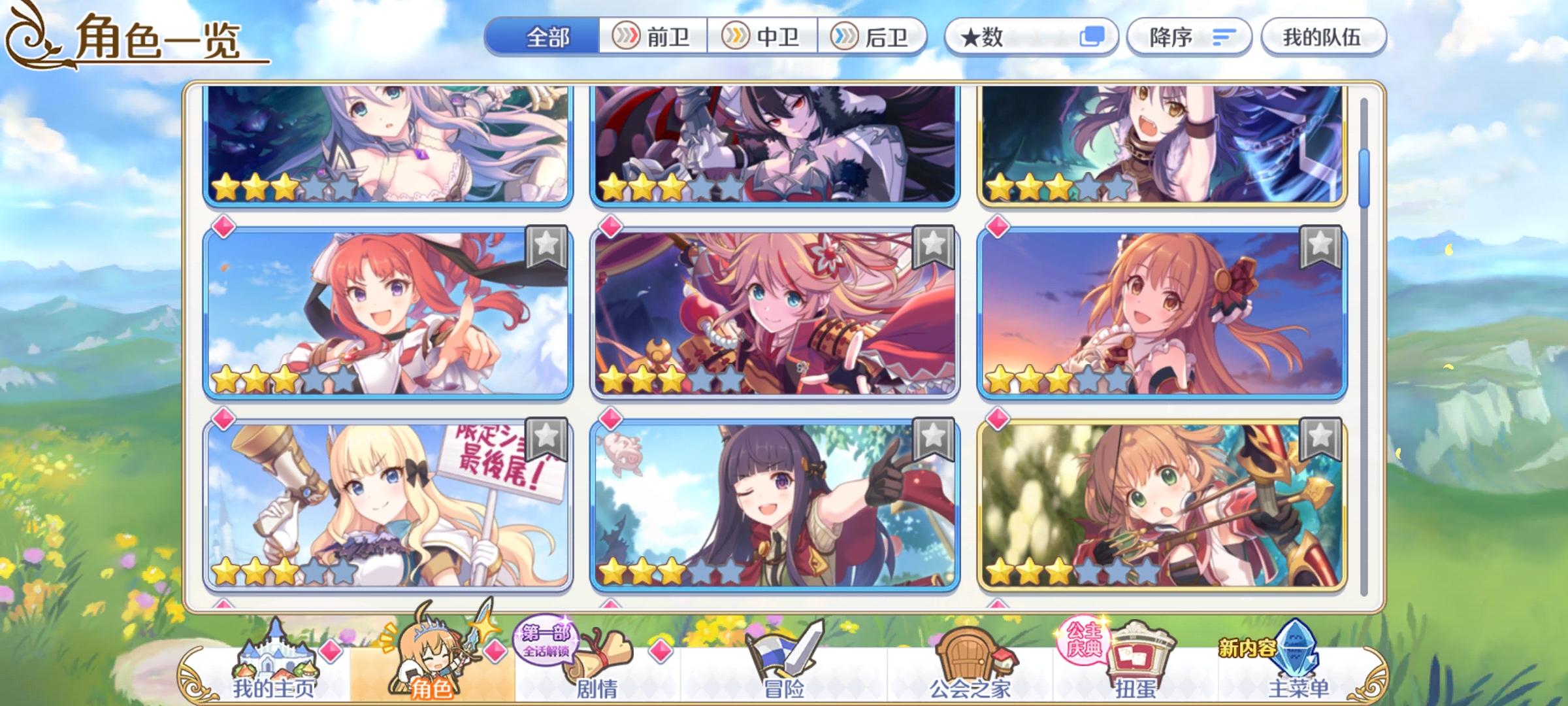
Task: Switch to the 全部 tab
Action: pos(549,37)
